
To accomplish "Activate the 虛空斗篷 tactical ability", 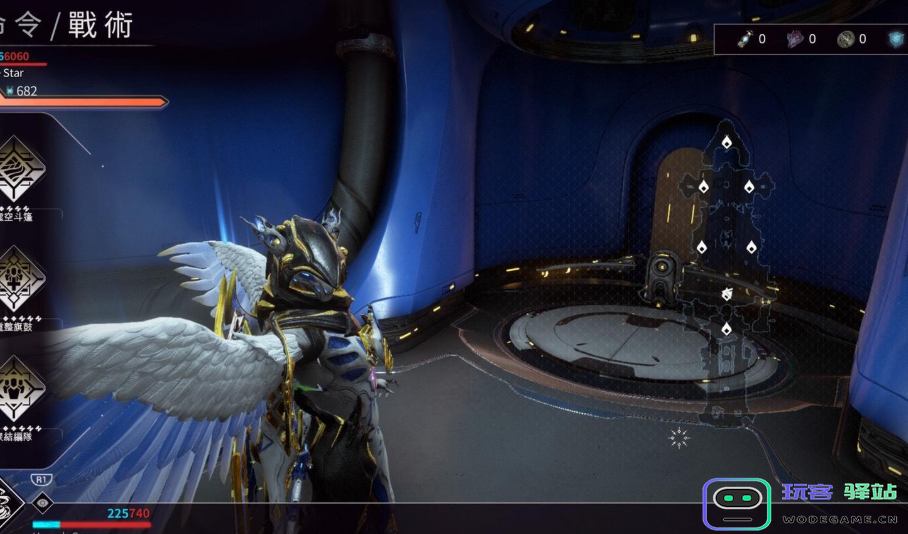I will (x=20, y=167).
